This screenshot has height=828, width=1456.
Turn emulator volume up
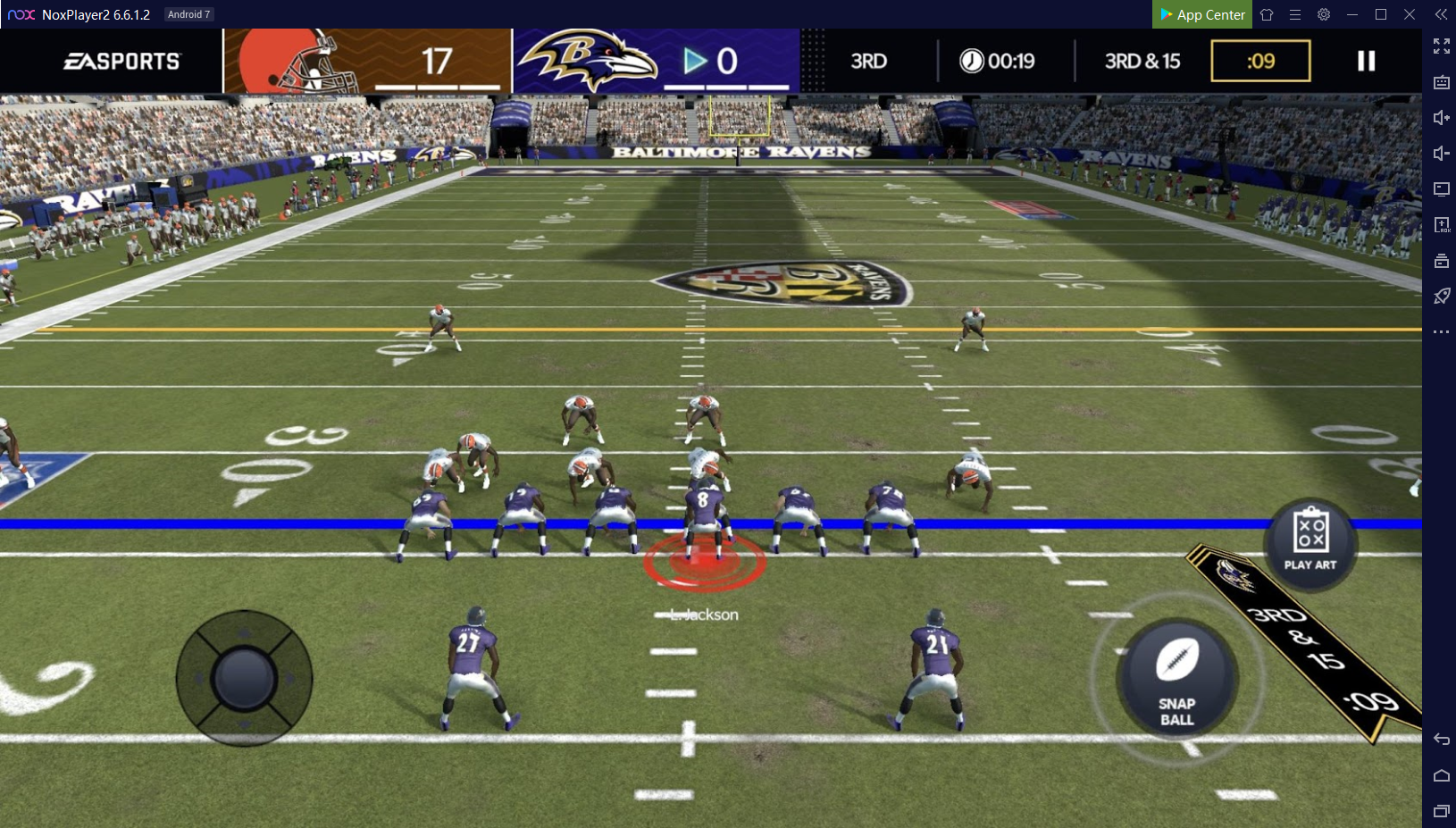[x=1441, y=118]
